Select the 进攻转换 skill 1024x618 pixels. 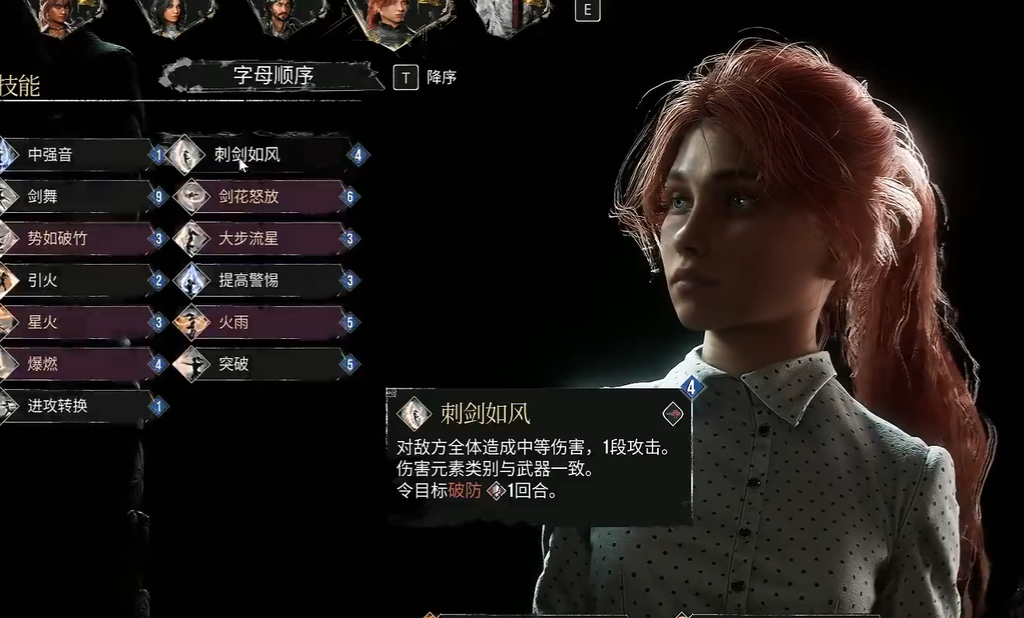pyautogui.click(x=75, y=406)
